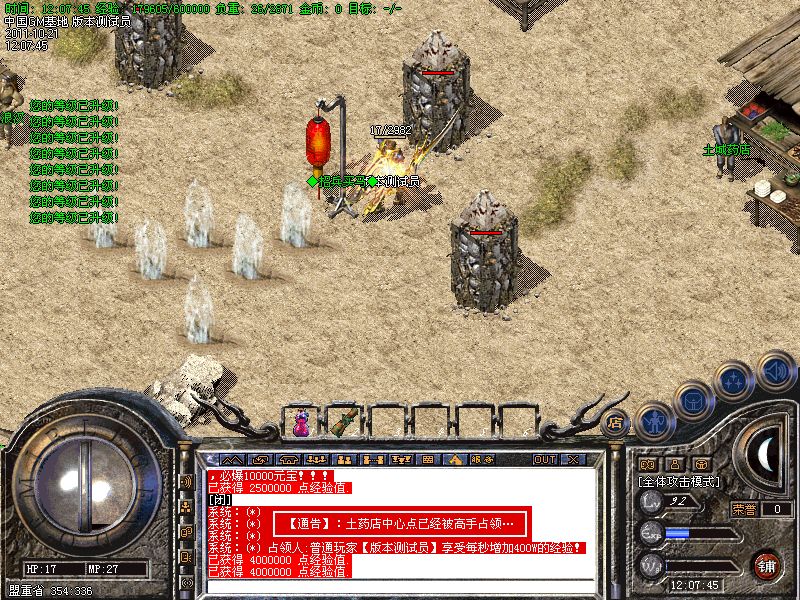Use the purple potion in the belt slot
Screen dimensions: 800x600
click(301, 422)
